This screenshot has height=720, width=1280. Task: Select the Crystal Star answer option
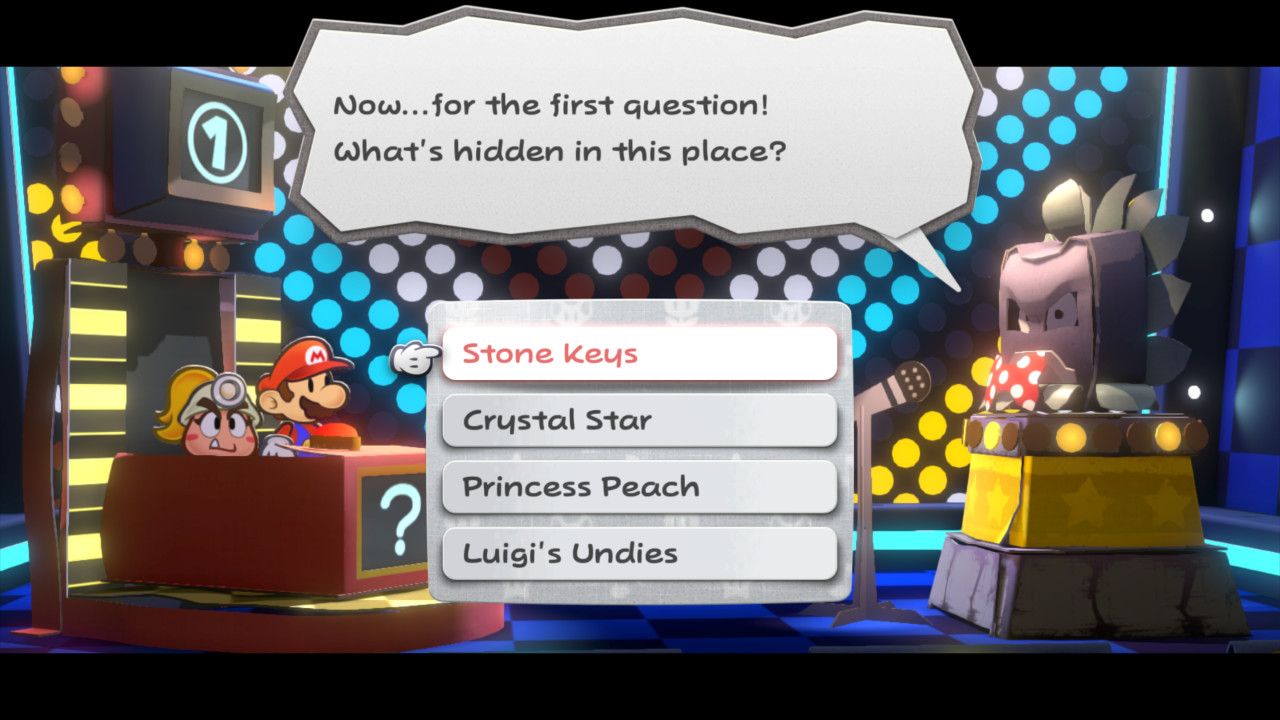click(638, 420)
